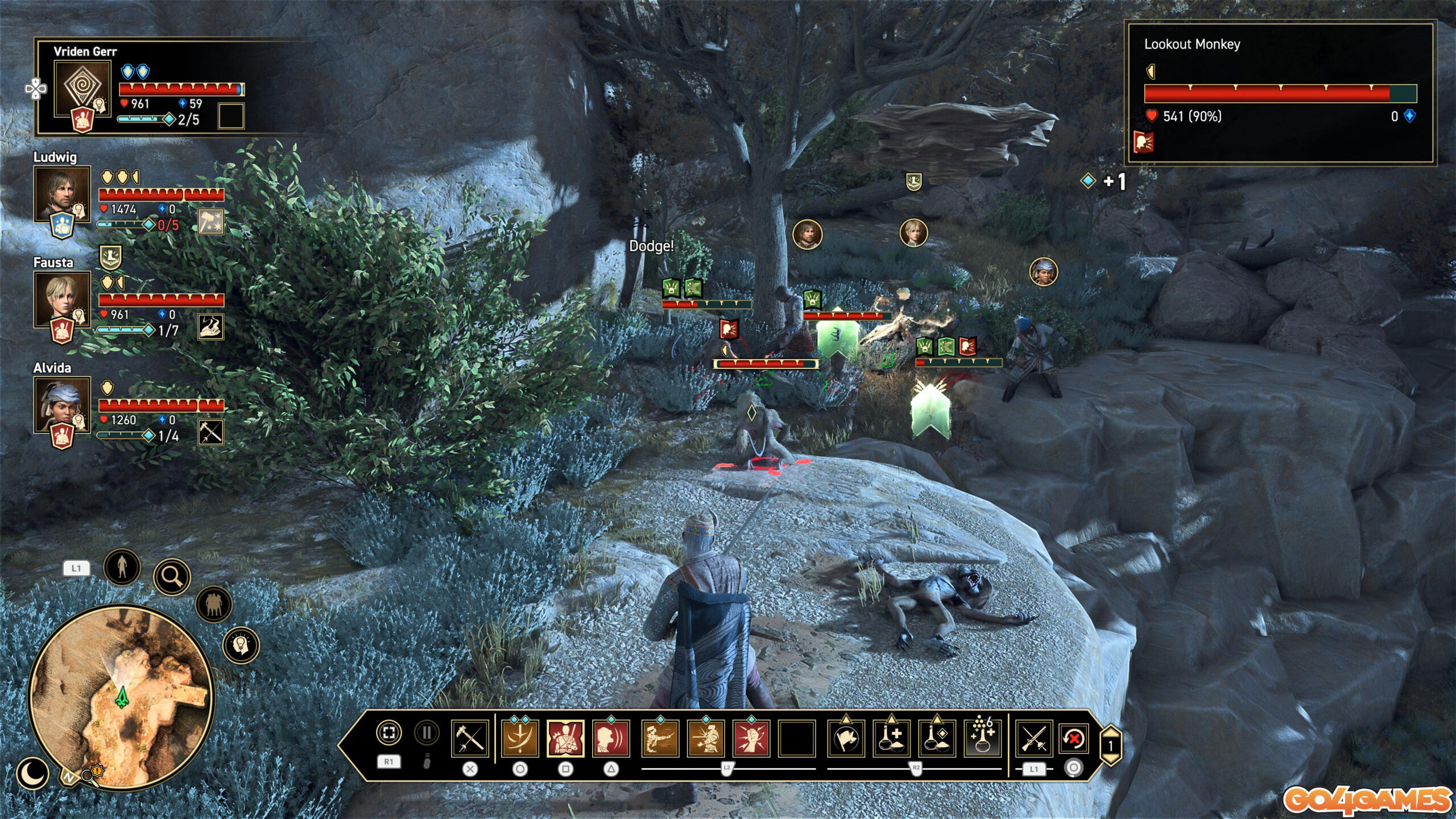The width and height of the screenshot is (1456, 819).
Task: Trigger the red clenched fist ability
Action: click(751, 738)
